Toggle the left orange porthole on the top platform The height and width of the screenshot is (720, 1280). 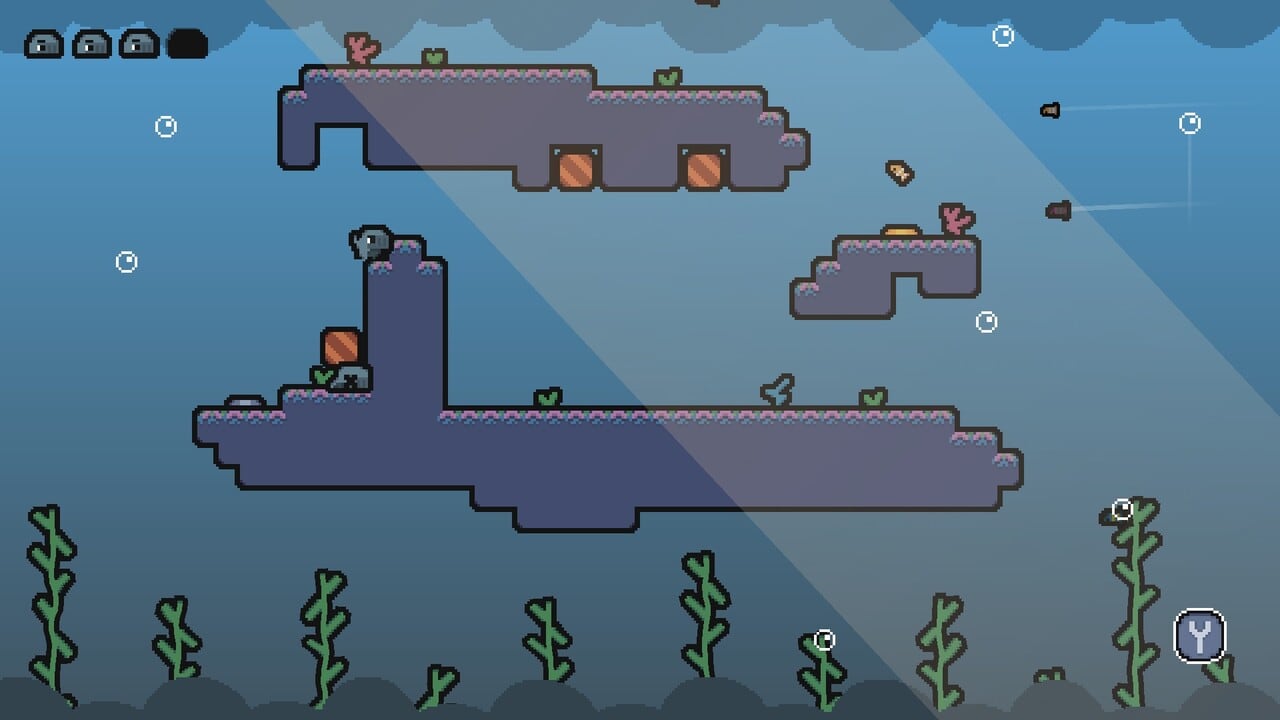point(574,169)
